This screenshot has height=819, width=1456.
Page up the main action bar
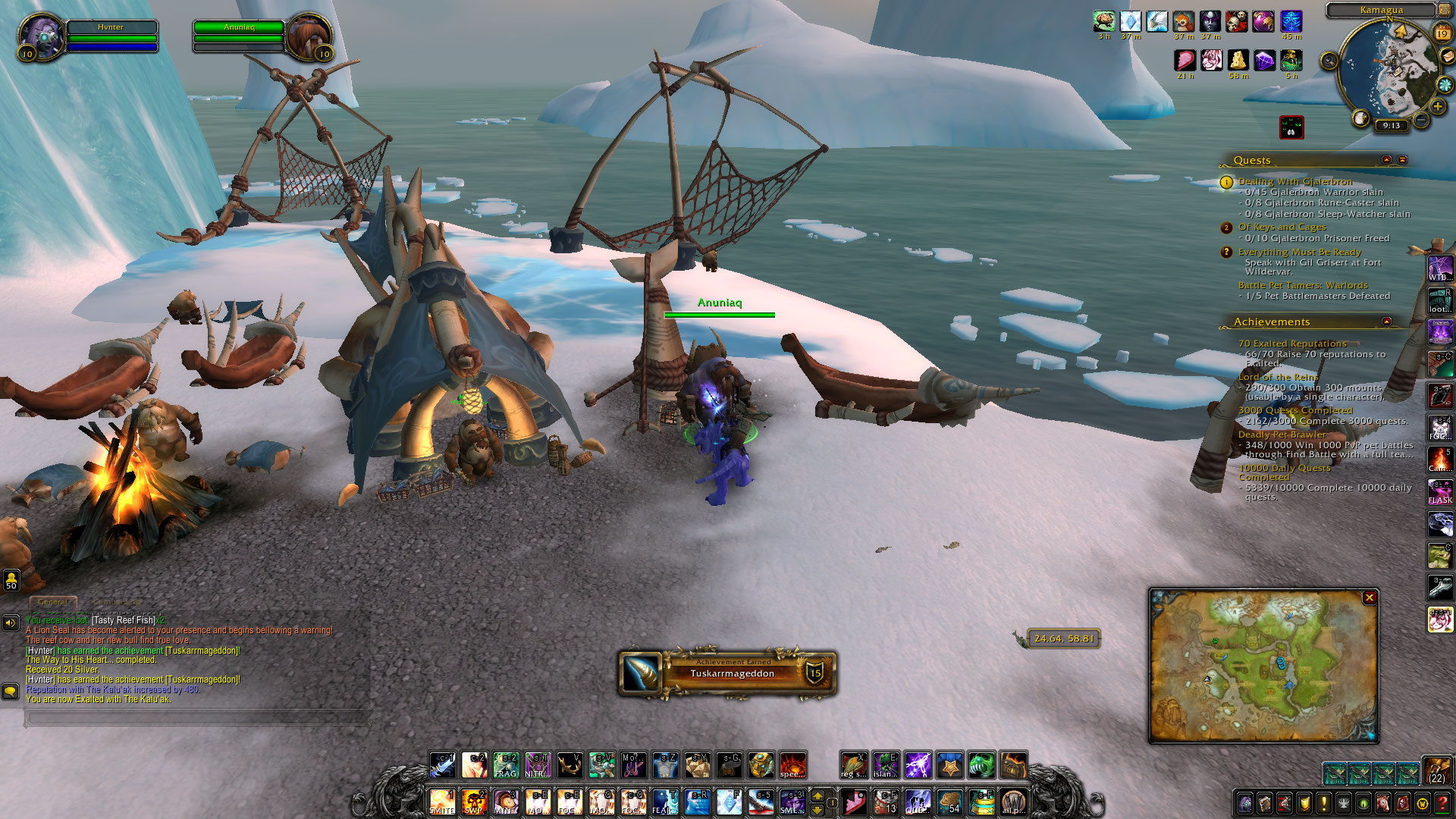(817, 795)
